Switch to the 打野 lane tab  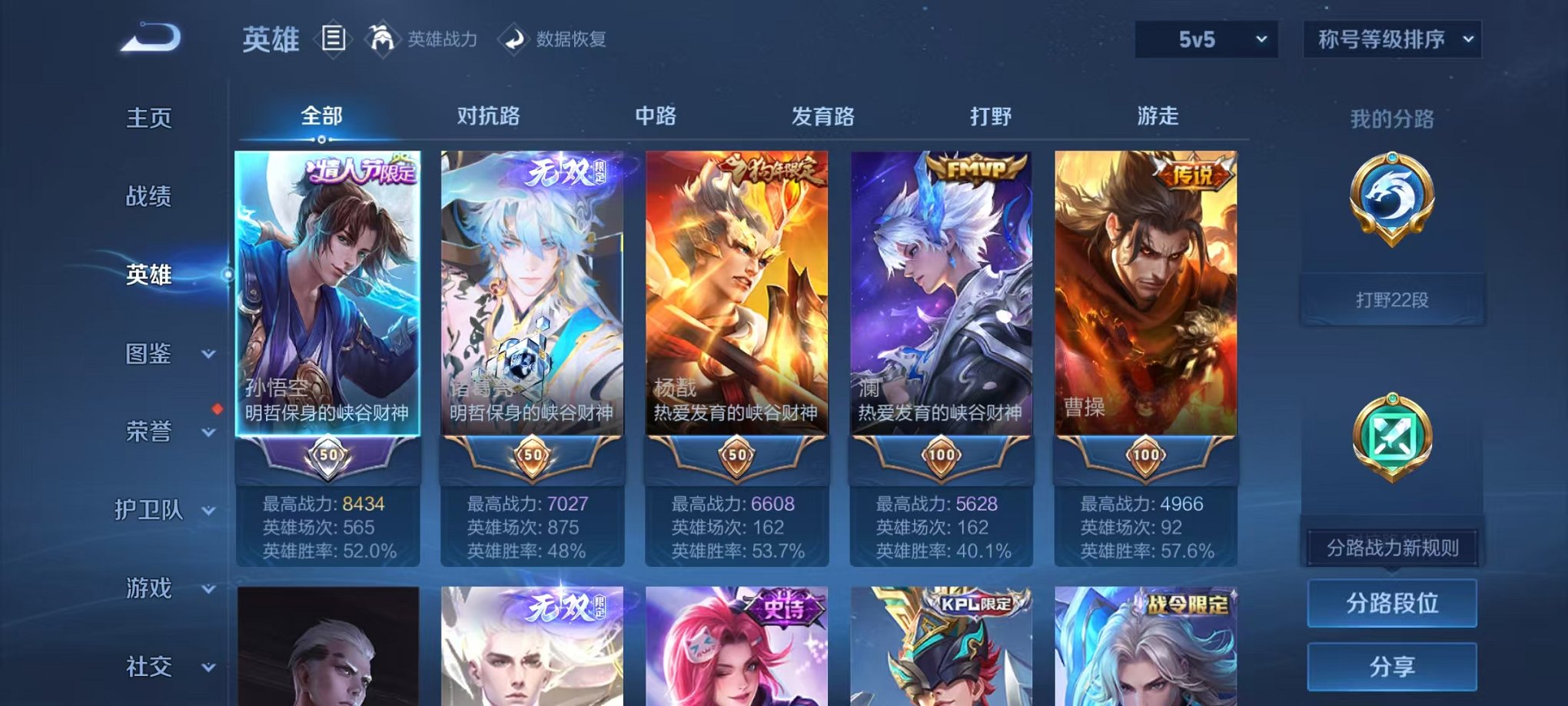[992, 115]
